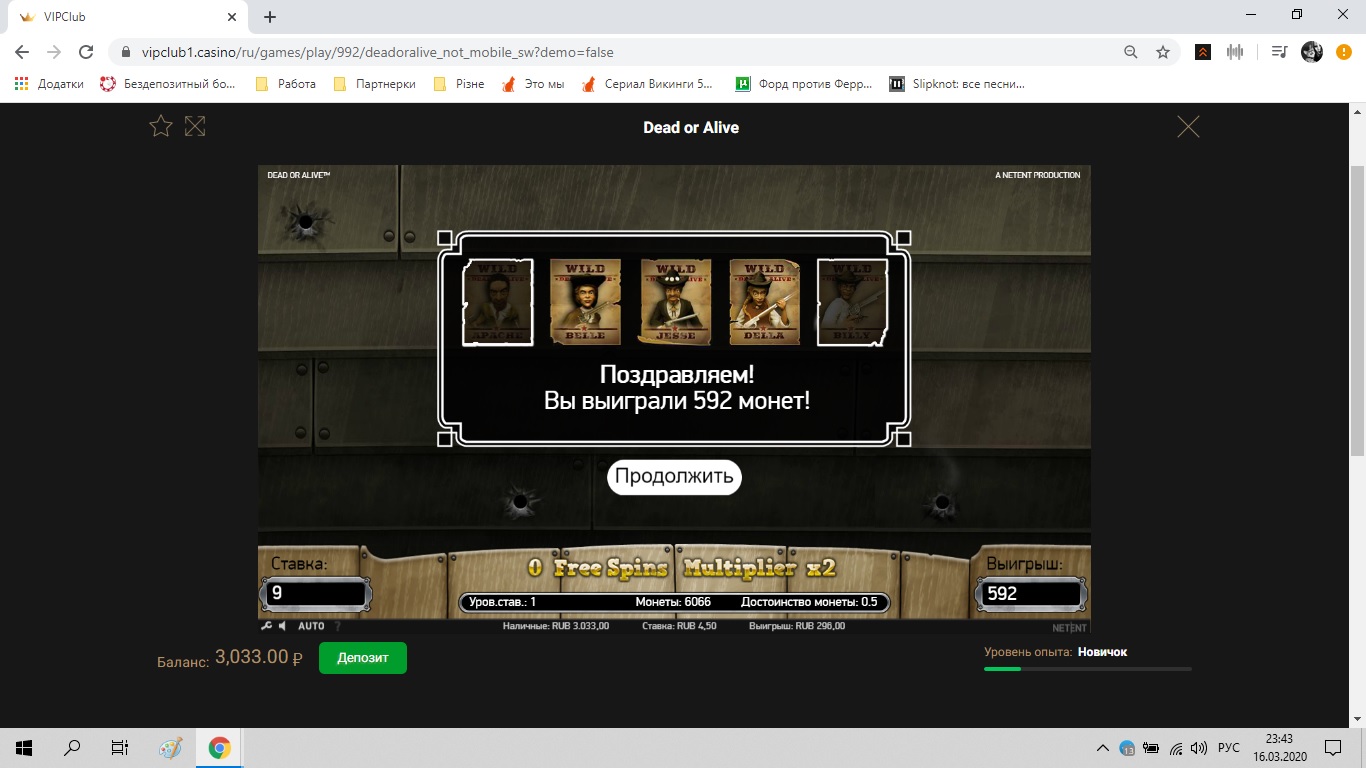The image size is (1366, 768).
Task: Open the question mark help
Action: tap(337, 626)
